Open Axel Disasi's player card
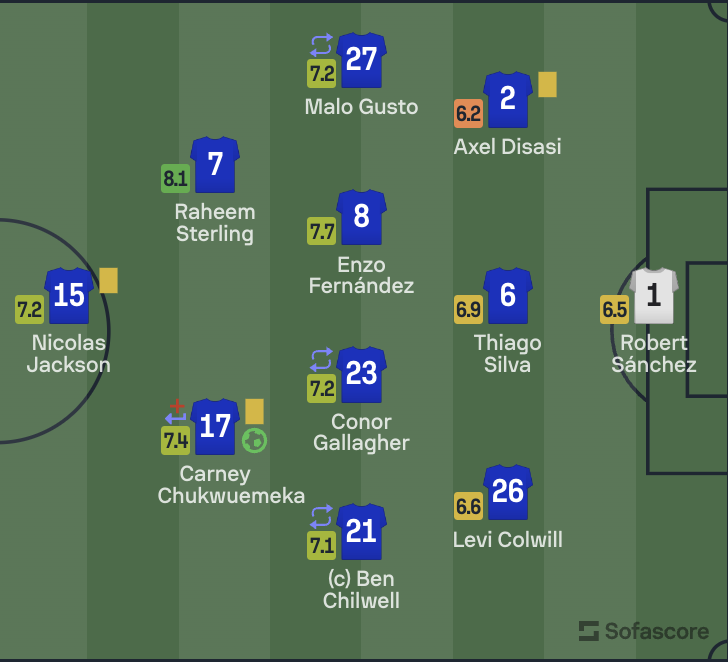 click(508, 99)
